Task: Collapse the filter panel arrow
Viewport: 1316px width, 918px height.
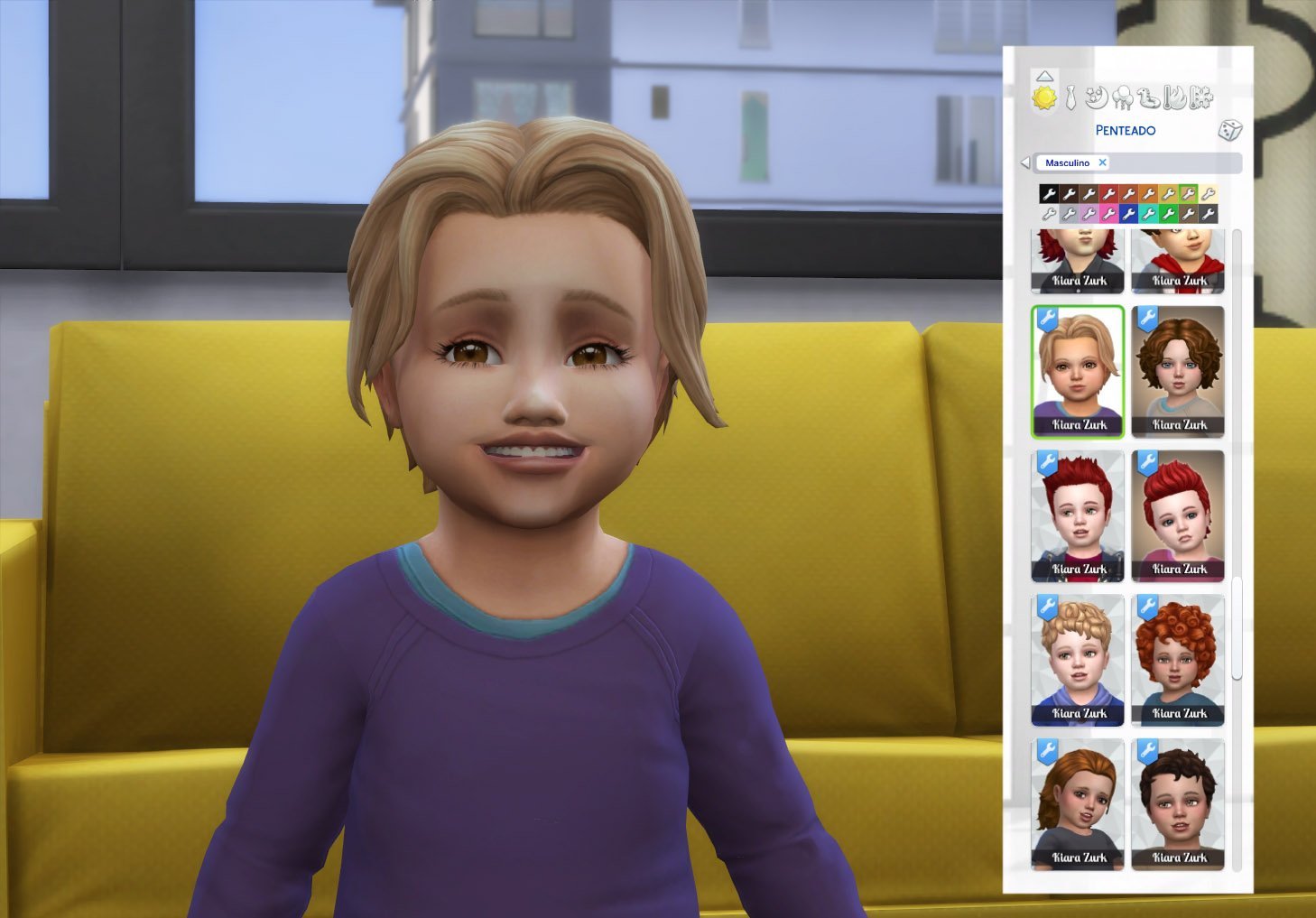Action: click(x=1024, y=163)
